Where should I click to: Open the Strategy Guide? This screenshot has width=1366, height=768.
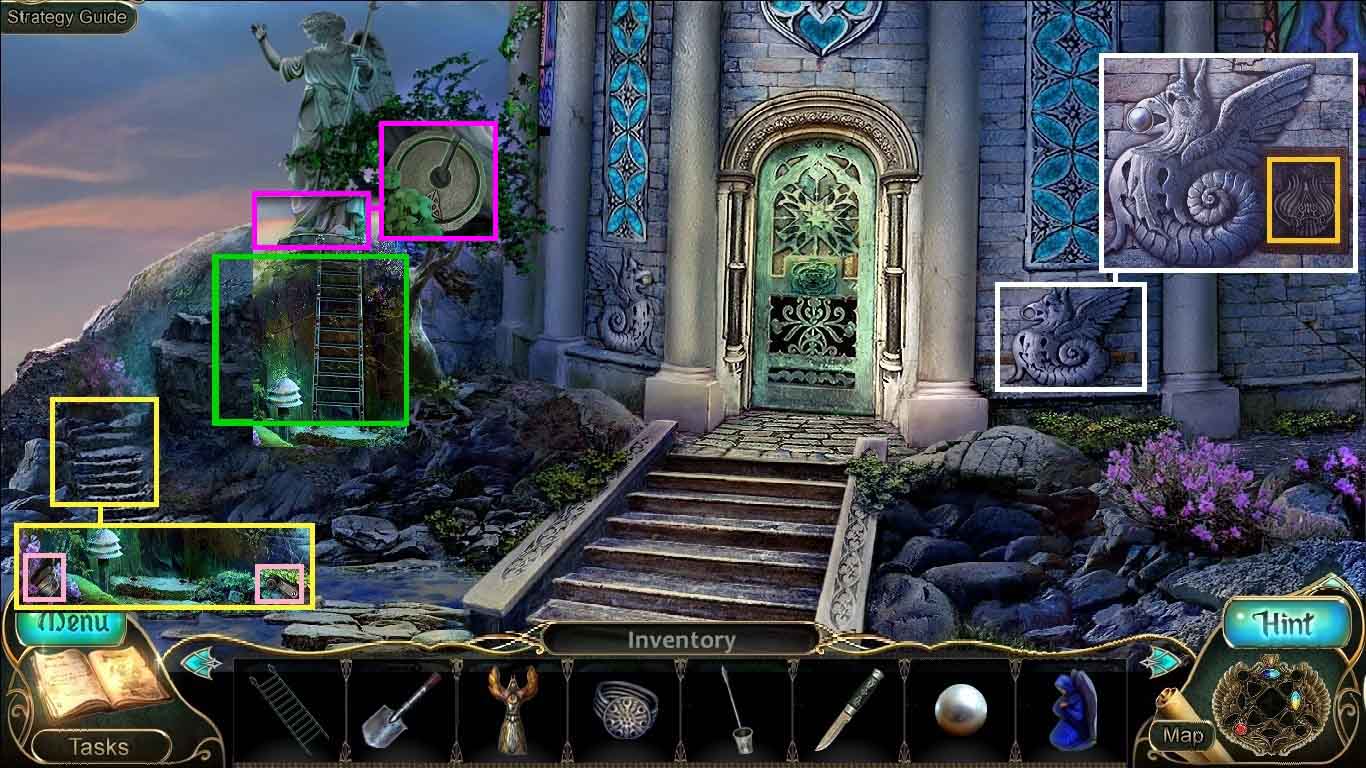[67, 17]
